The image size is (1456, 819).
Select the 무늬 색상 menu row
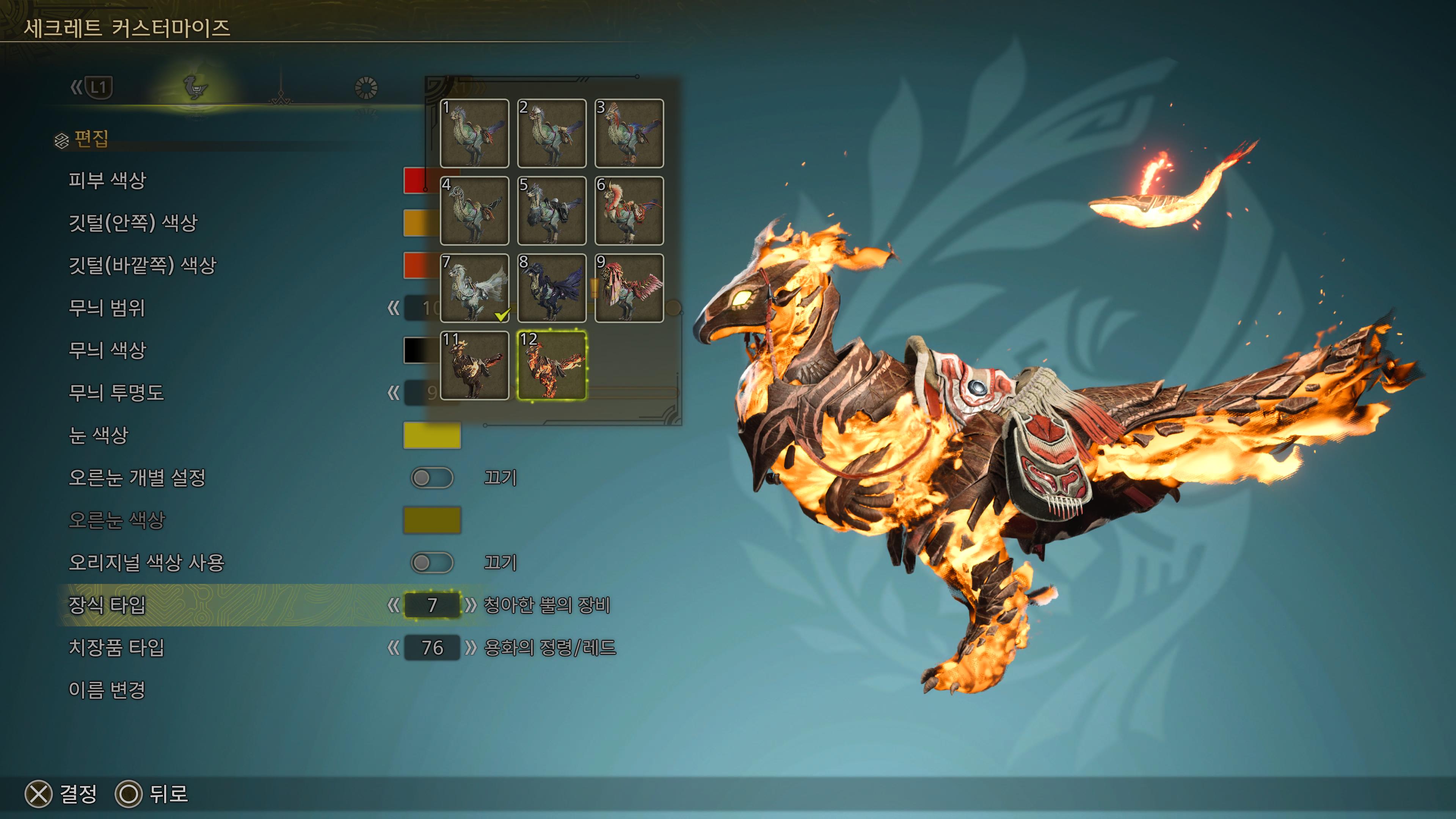tap(107, 350)
